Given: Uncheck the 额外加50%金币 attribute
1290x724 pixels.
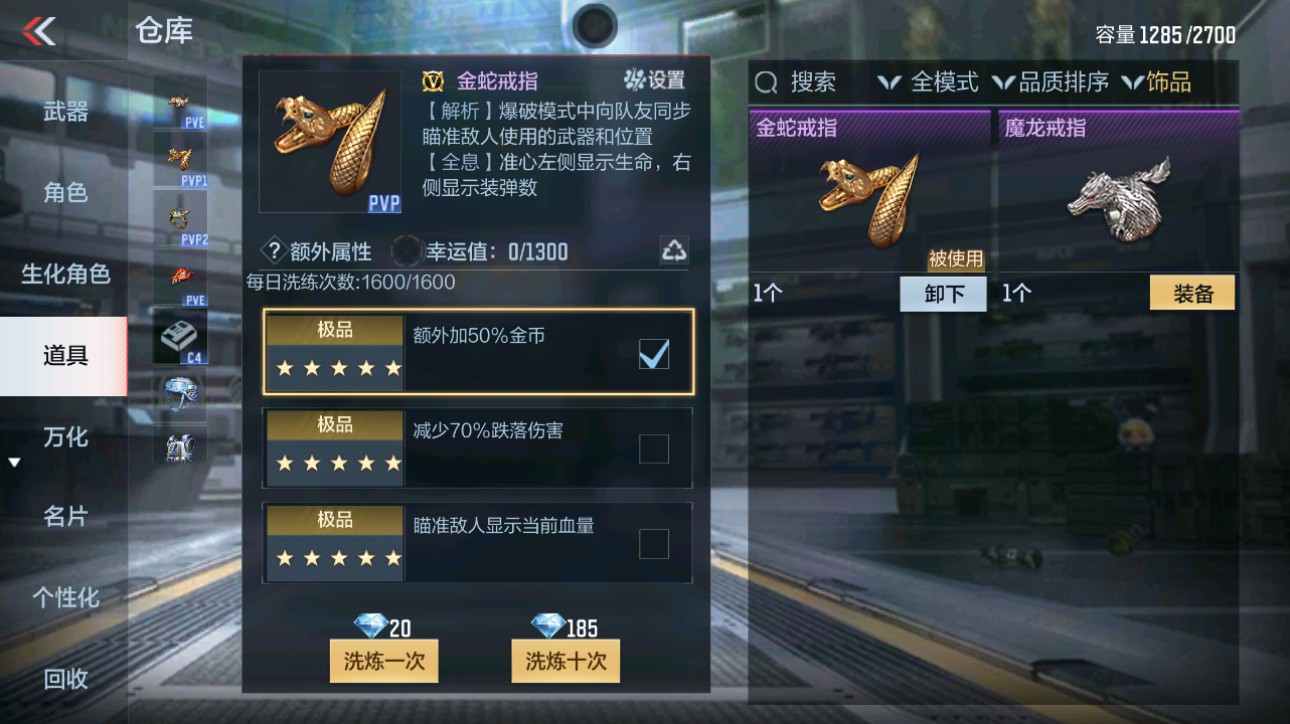Looking at the screenshot, I should pos(655,354).
